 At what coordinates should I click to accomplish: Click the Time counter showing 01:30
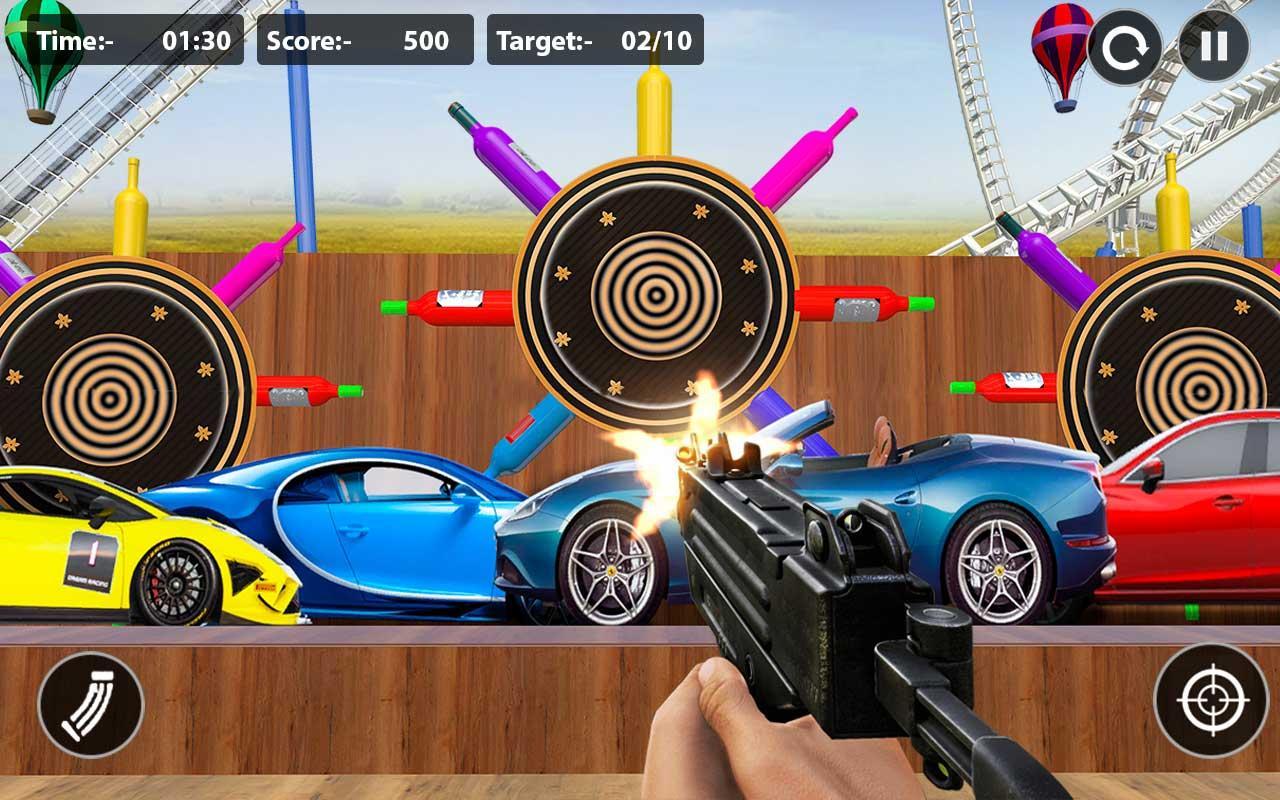click(135, 42)
